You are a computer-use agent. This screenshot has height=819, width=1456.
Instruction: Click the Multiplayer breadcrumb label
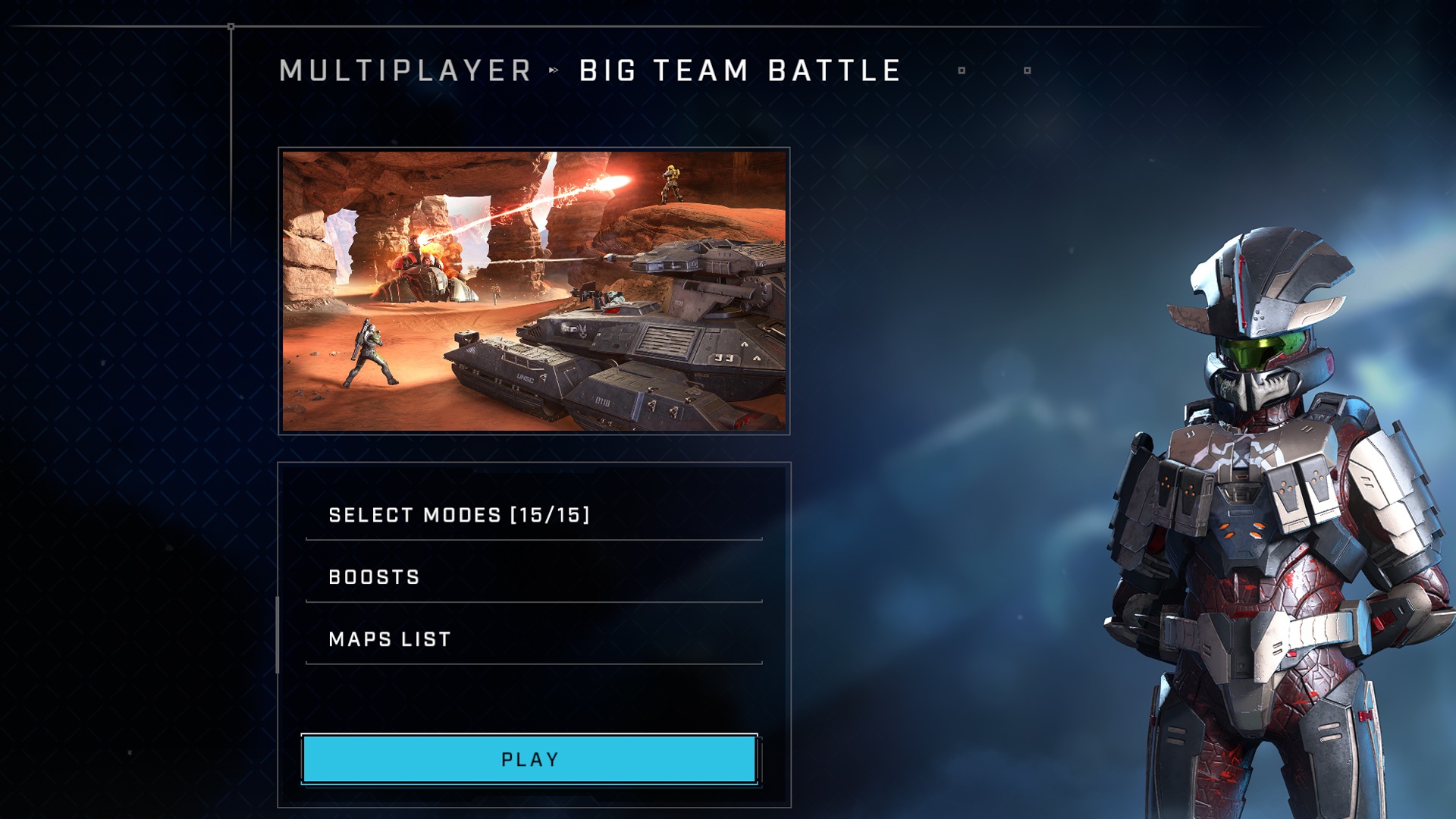406,71
